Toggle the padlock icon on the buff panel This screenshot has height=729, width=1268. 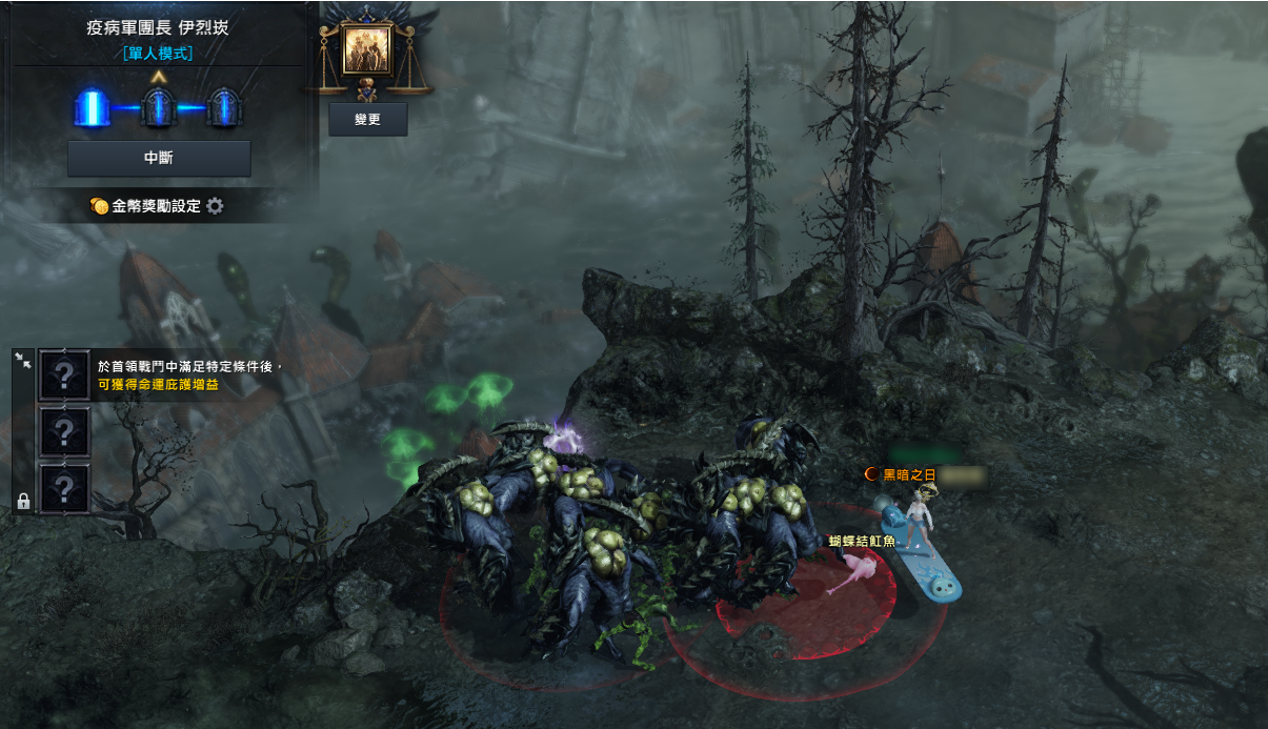[23, 501]
